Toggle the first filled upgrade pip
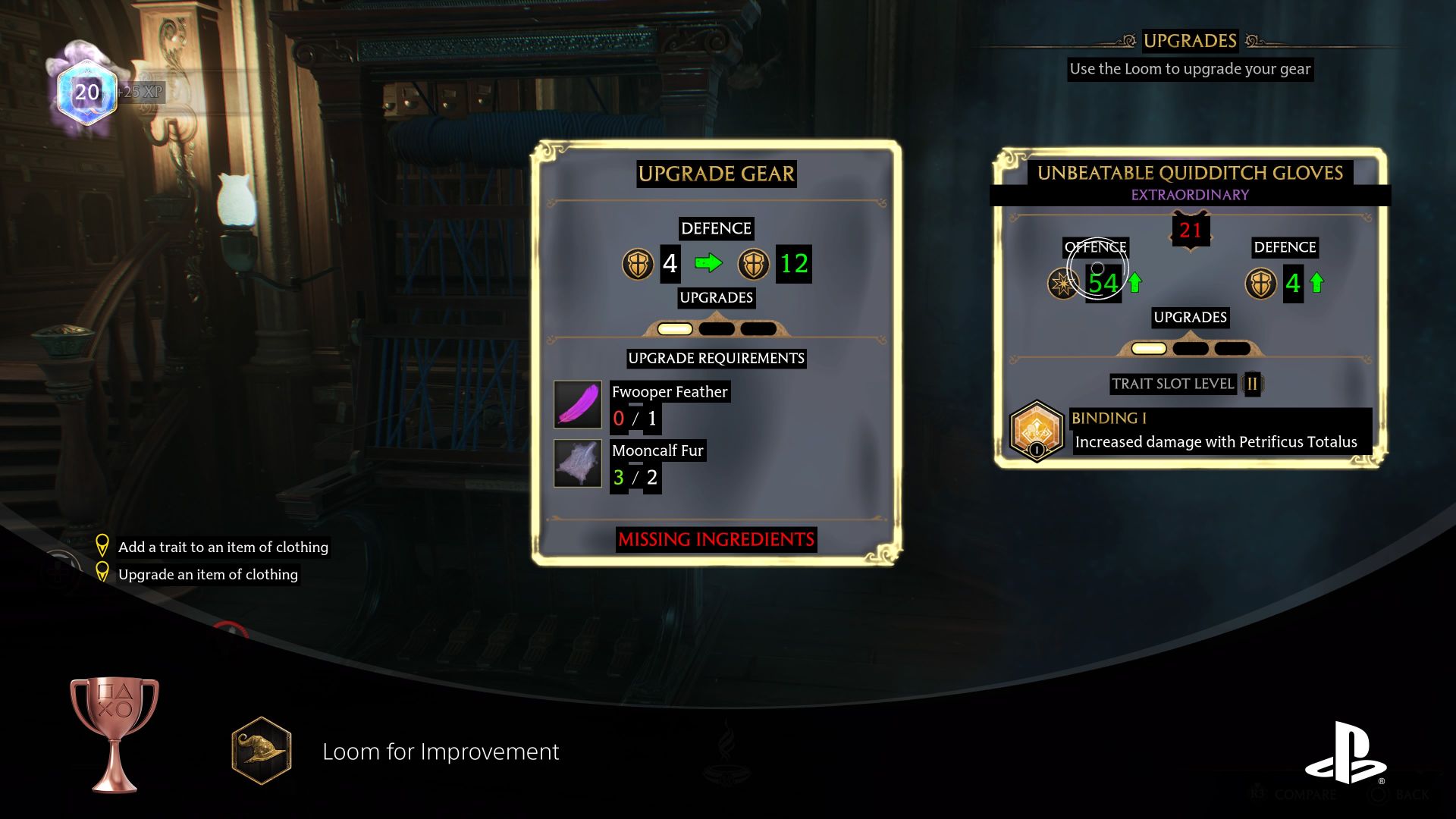 pos(674,328)
